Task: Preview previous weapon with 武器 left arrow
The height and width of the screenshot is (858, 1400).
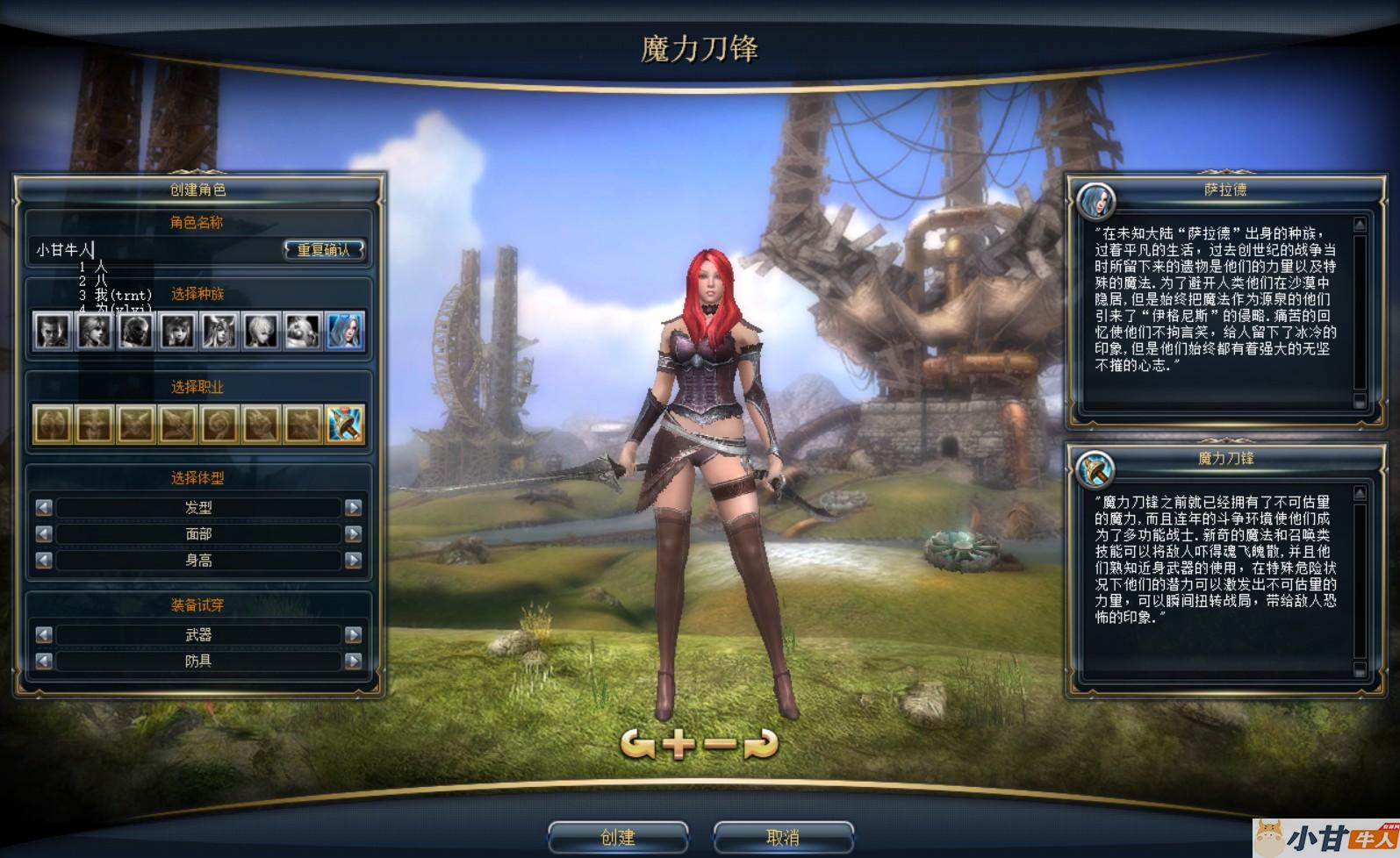Action: (x=44, y=634)
